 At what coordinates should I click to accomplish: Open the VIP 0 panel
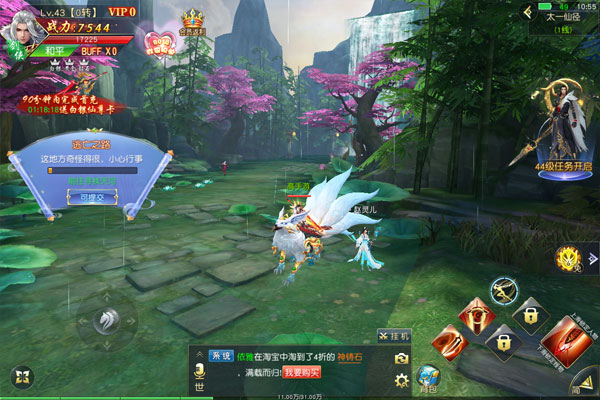tap(123, 12)
